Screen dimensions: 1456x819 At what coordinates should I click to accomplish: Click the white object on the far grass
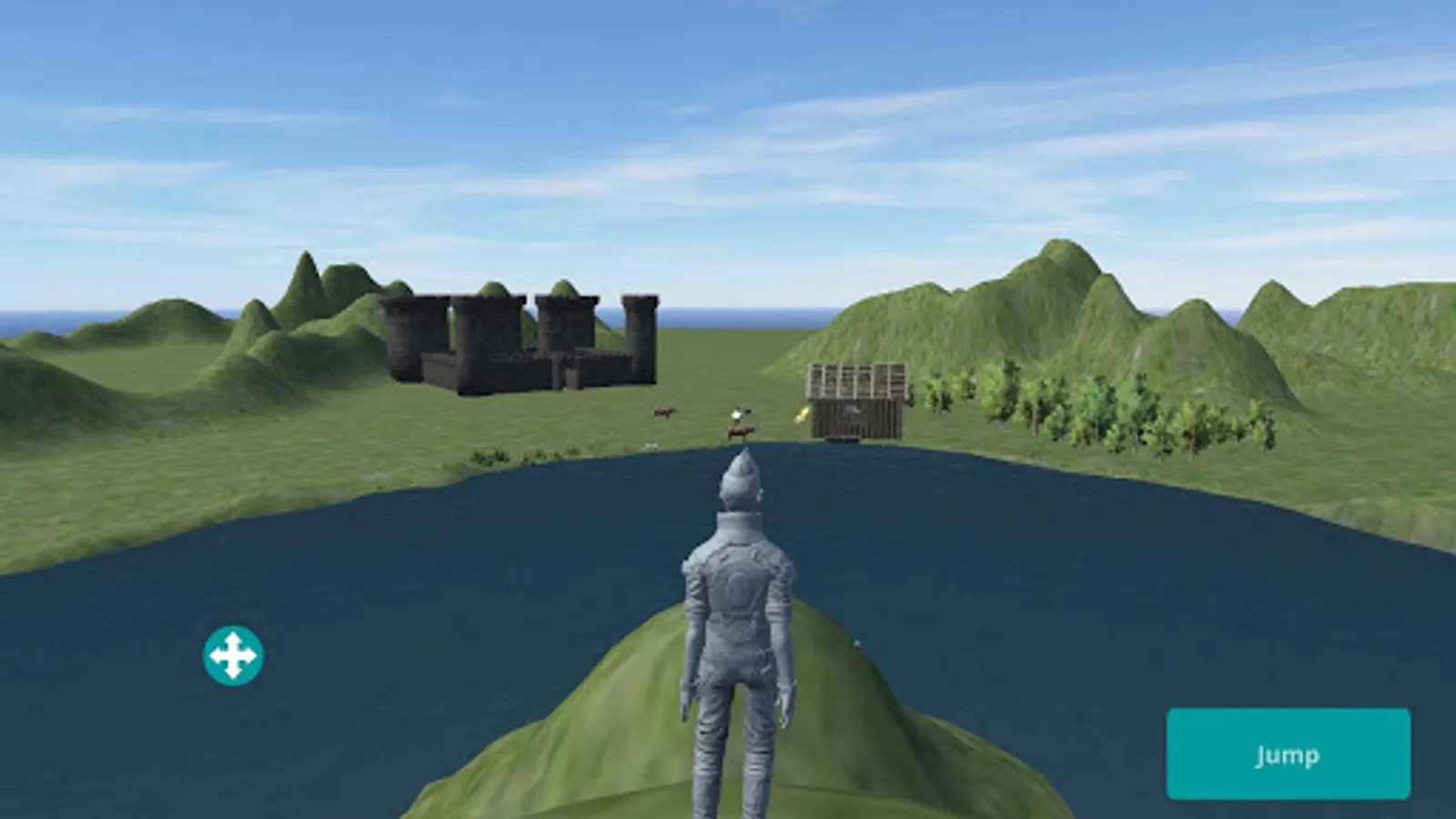click(652, 445)
